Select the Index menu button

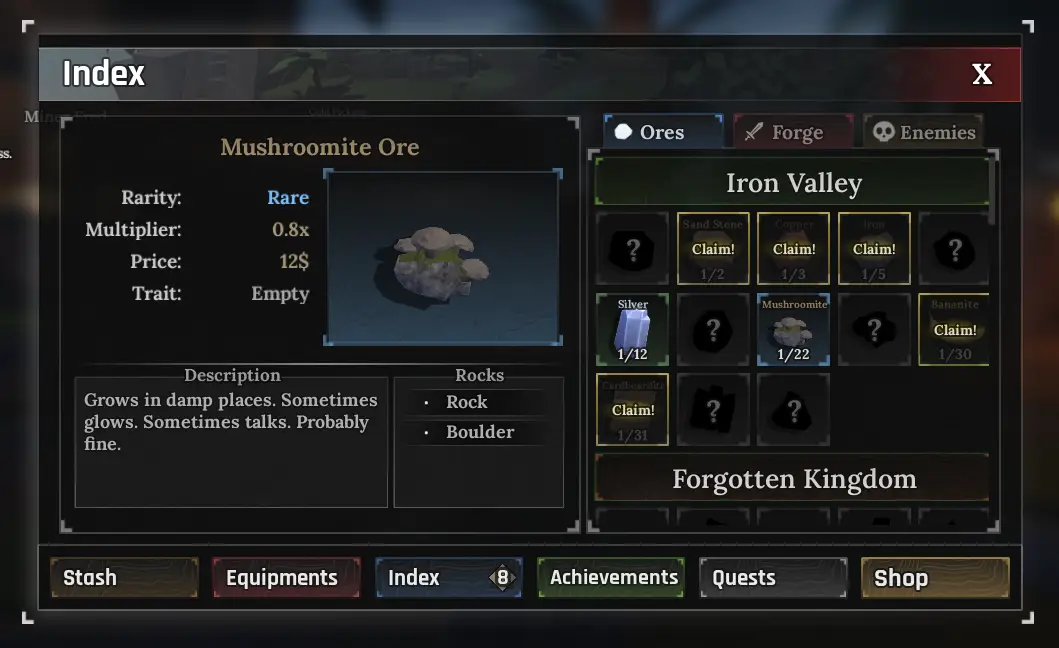[448, 578]
